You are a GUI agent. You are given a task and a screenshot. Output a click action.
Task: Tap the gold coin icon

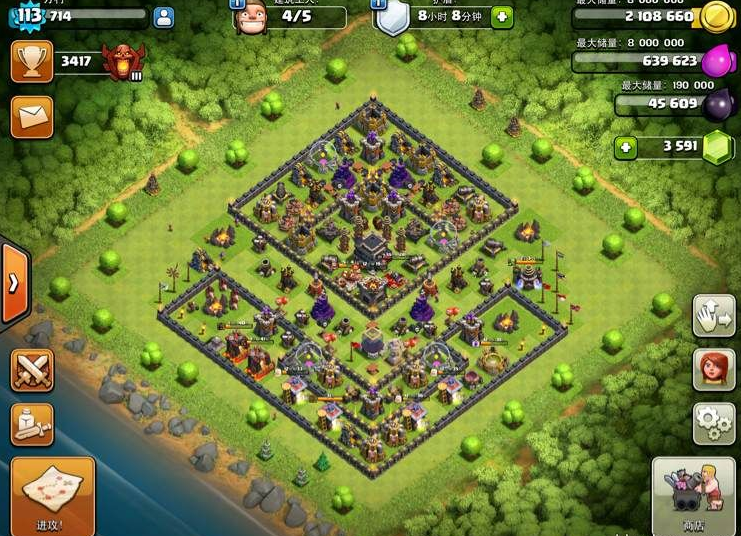coord(715,17)
